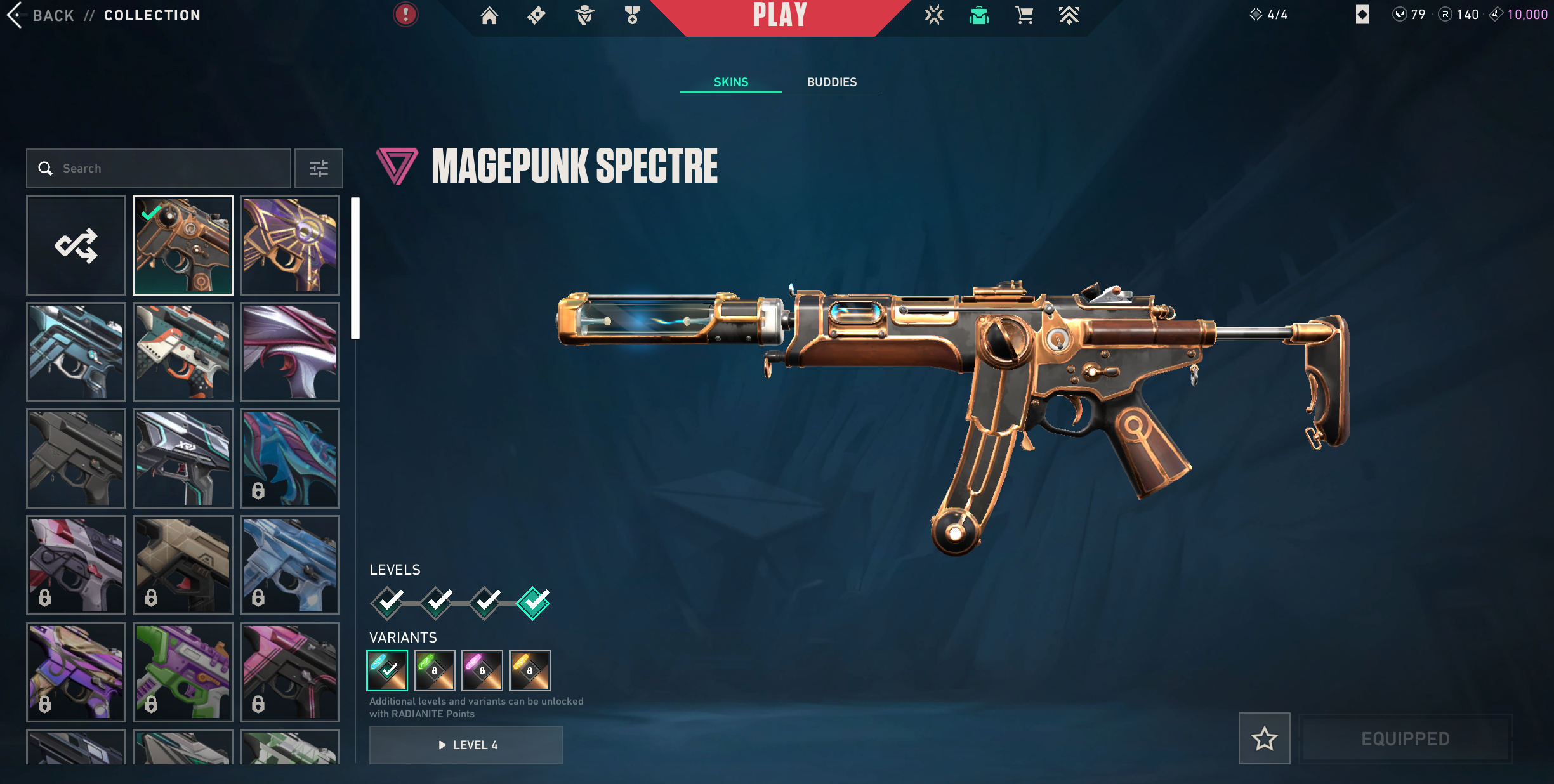Click the red alert notification icon

click(405, 15)
